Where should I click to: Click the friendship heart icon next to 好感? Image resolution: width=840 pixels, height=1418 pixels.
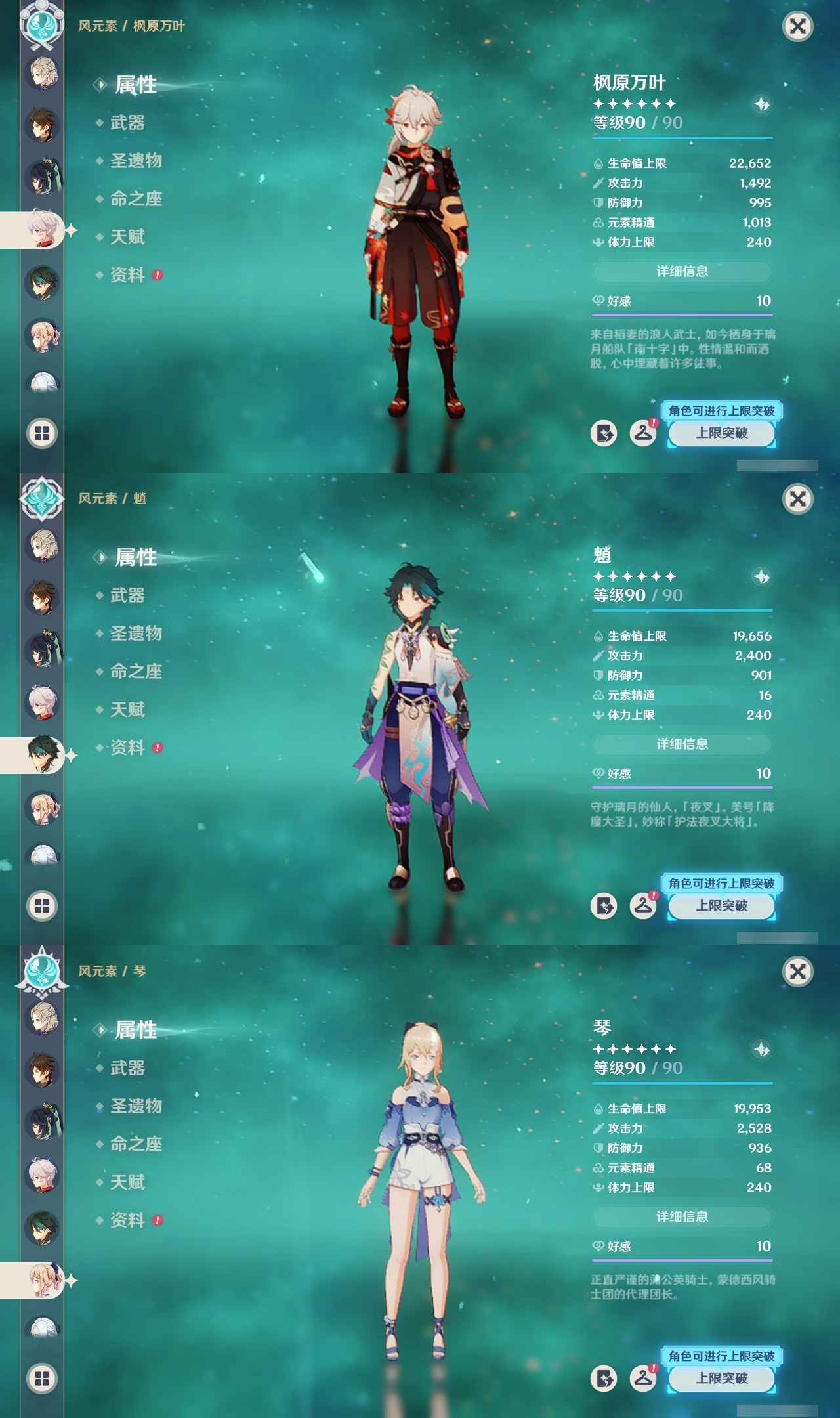pos(598,301)
